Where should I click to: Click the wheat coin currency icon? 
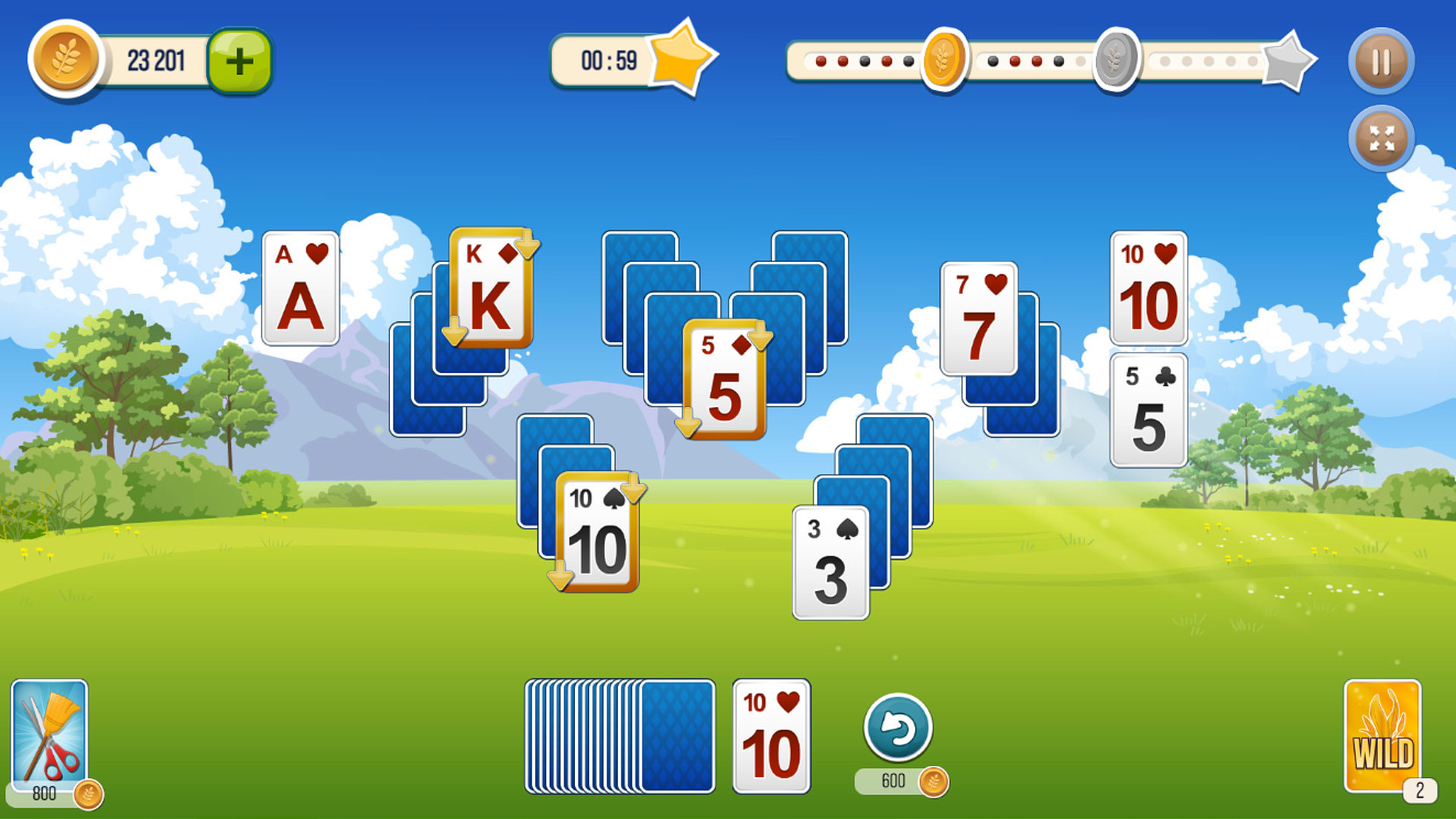coord(64,59)
